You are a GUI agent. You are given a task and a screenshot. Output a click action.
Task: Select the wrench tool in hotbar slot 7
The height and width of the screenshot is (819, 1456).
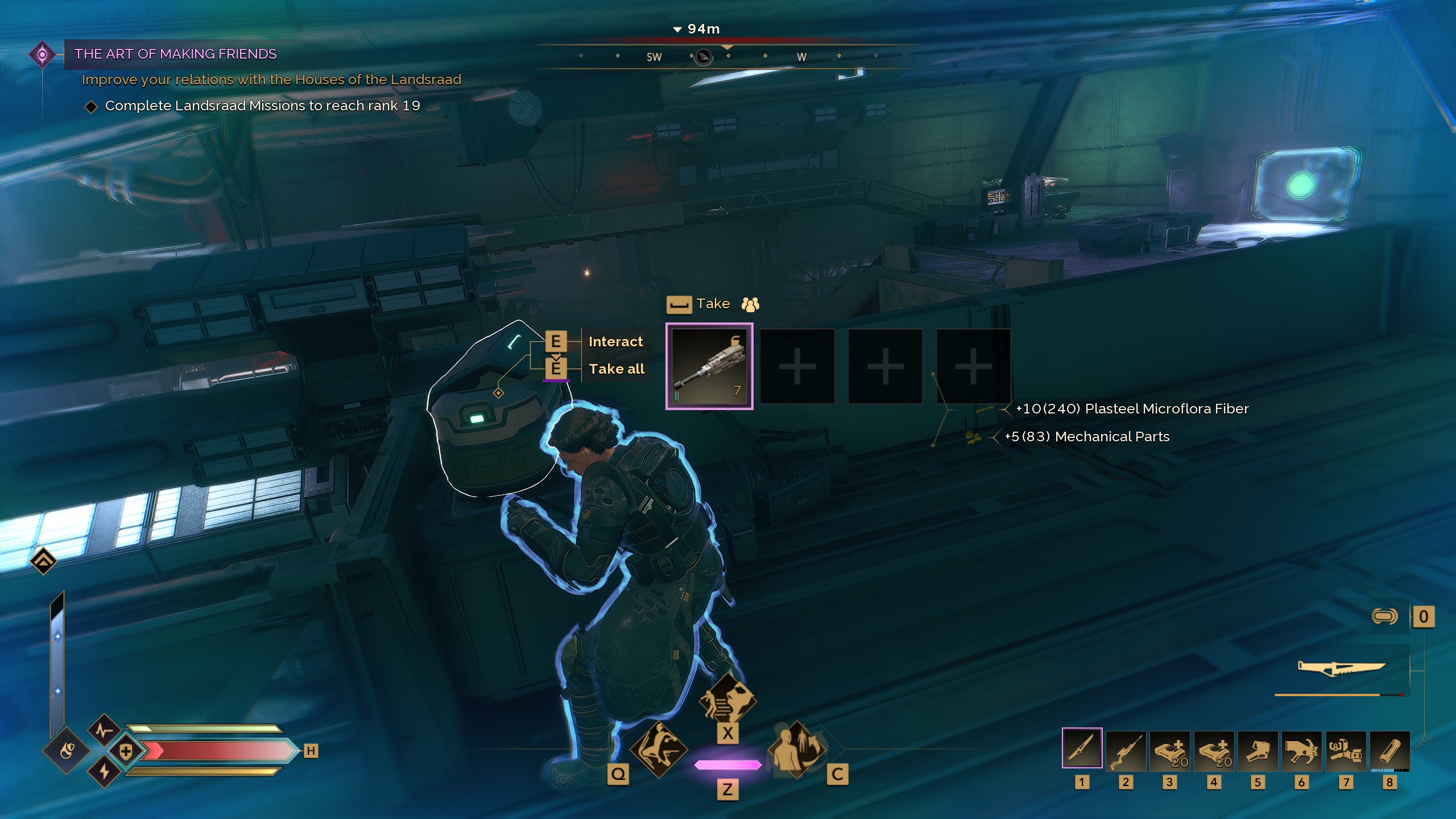[x=1345, y=751]
